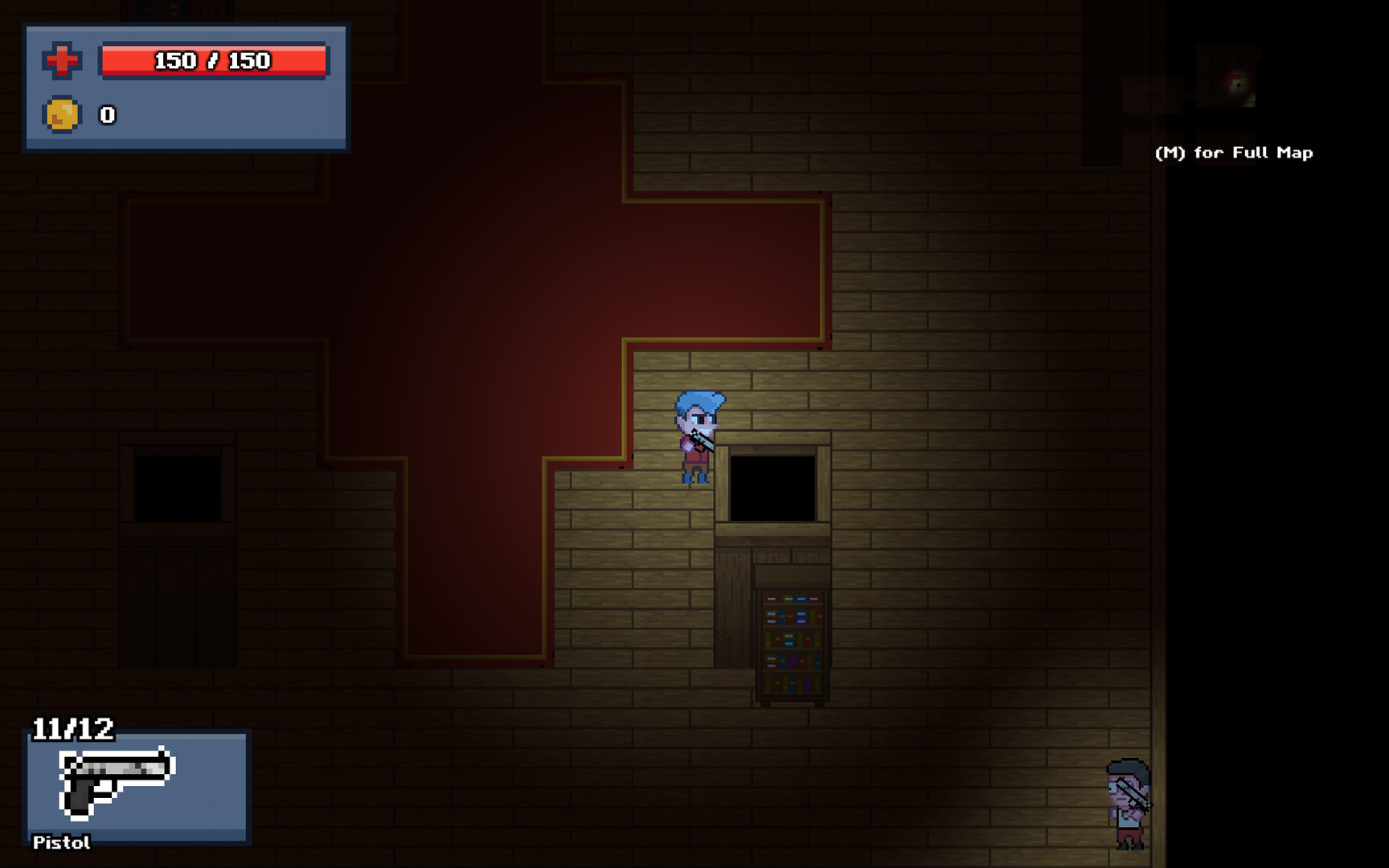
Task: Click the bookshelf filled with books
Action: point(791,643)
